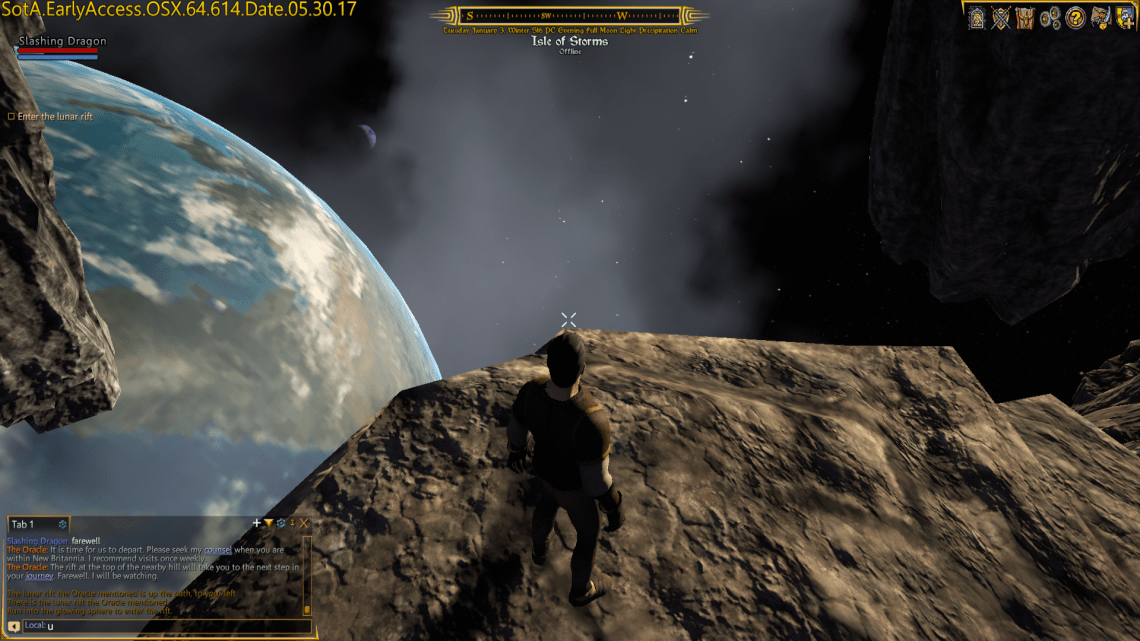This screenshot has width=1140, height=641.
Task: Toggle the chat window pin
Action: pos(292,523)
